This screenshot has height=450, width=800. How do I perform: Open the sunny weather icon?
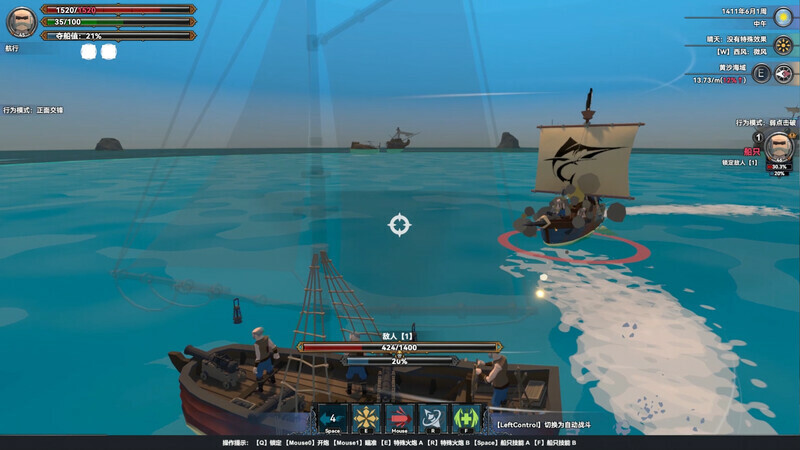coord(783,45)
